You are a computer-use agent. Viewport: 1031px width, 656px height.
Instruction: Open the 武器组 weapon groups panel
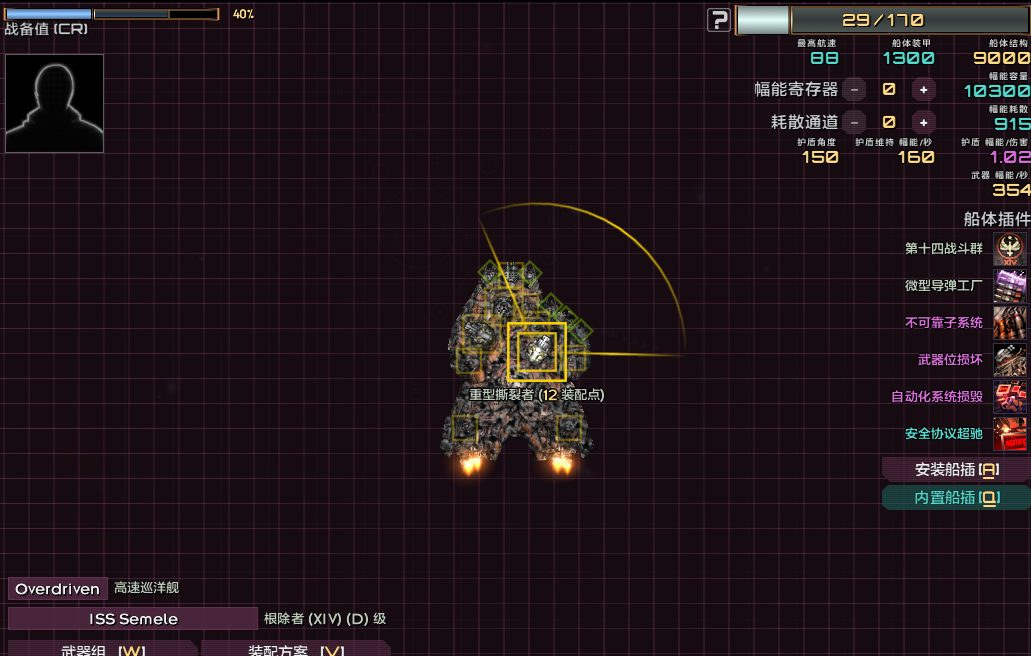102,649
